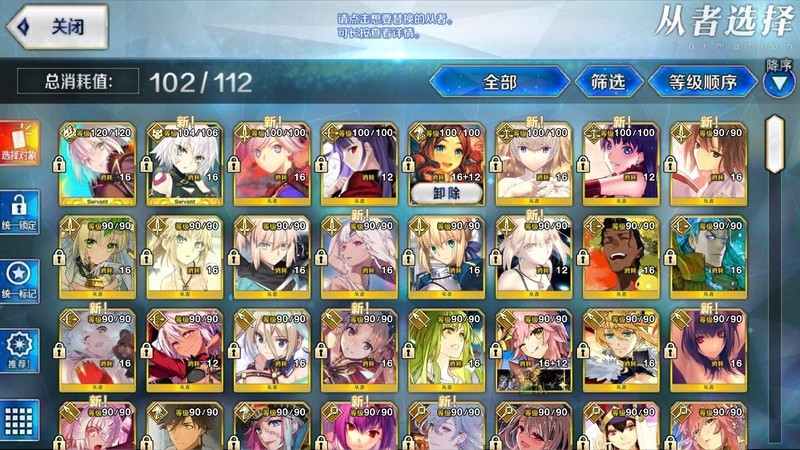The height and width of the screenshot is (450, 800).
Task: Change list layout with the grid icon
Action: pos(20,420)
